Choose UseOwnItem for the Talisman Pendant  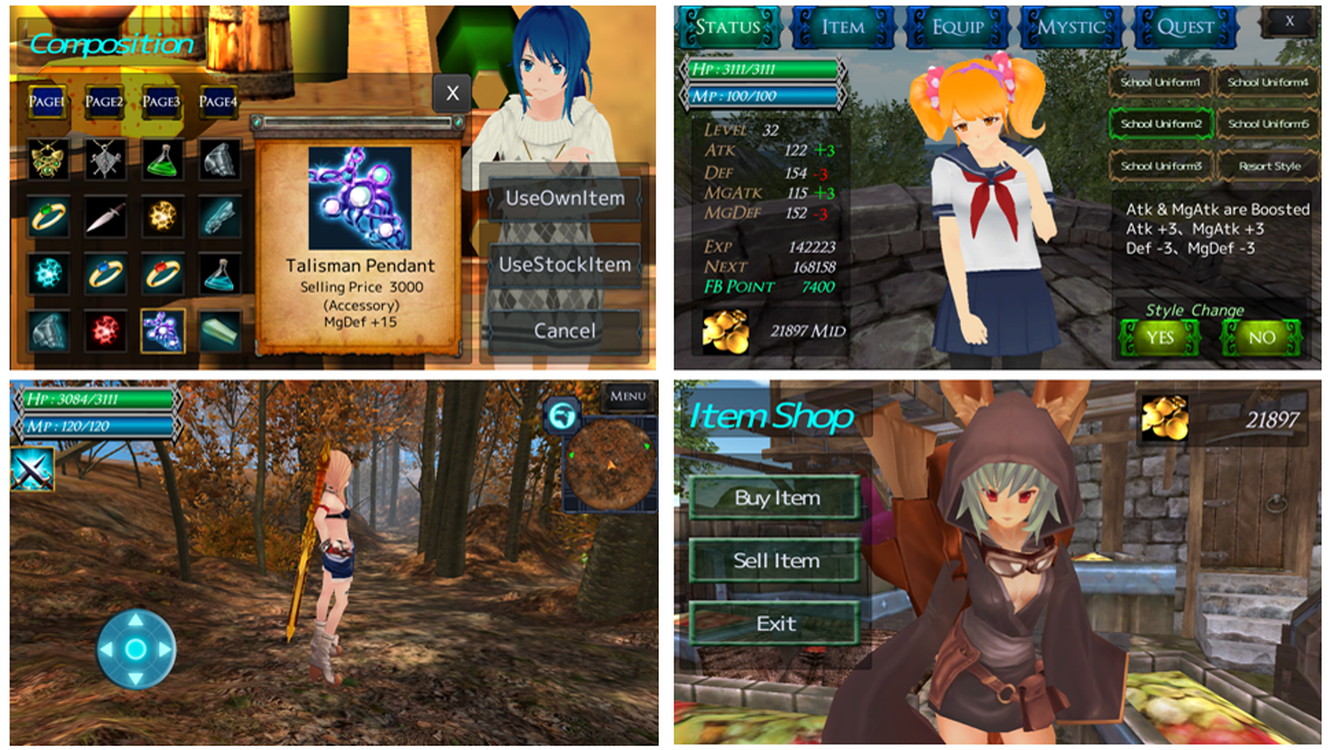(x=565, y=198)
